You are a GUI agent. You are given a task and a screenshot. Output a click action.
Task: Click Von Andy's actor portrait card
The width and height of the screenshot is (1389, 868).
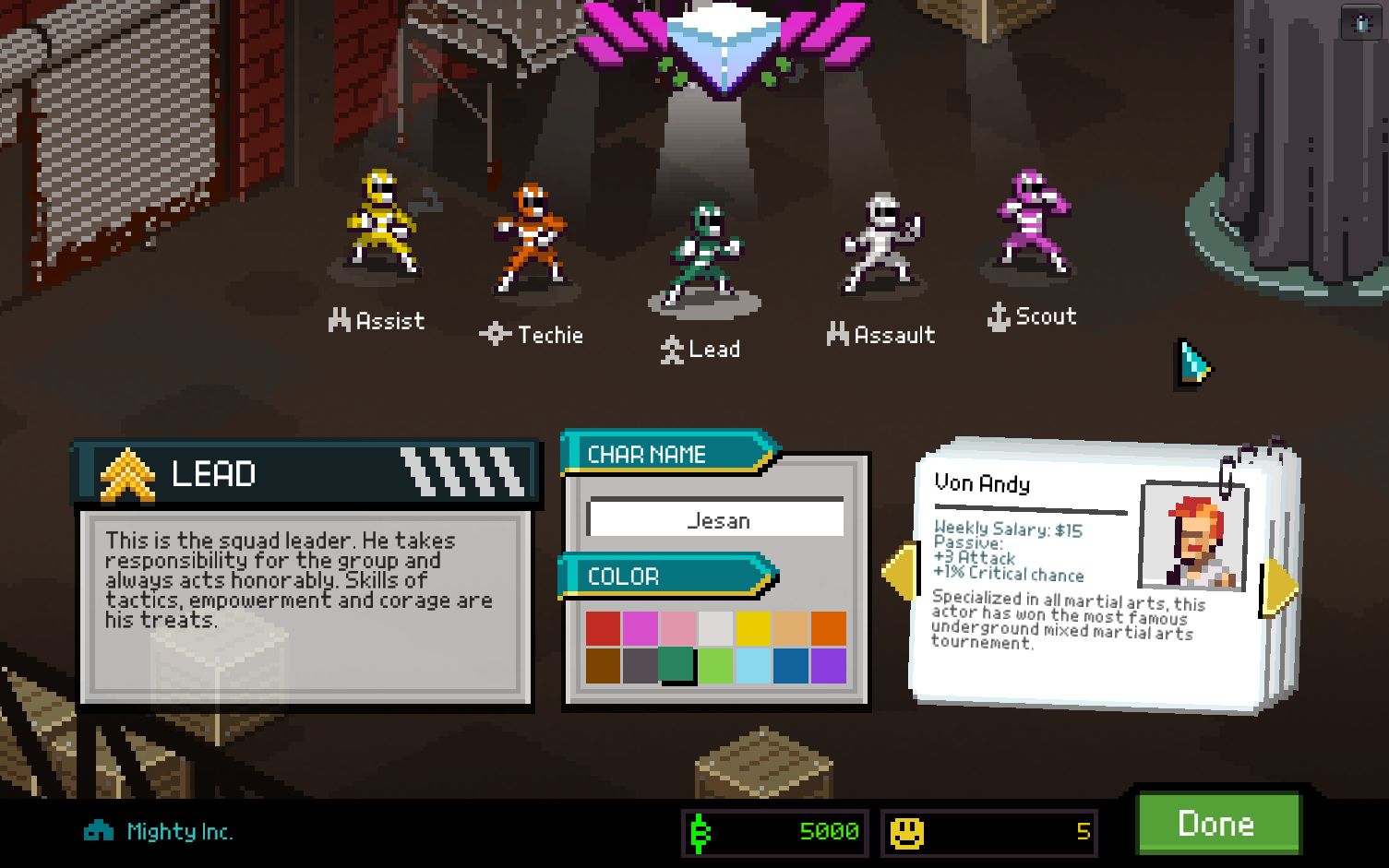click(1194, 537)
